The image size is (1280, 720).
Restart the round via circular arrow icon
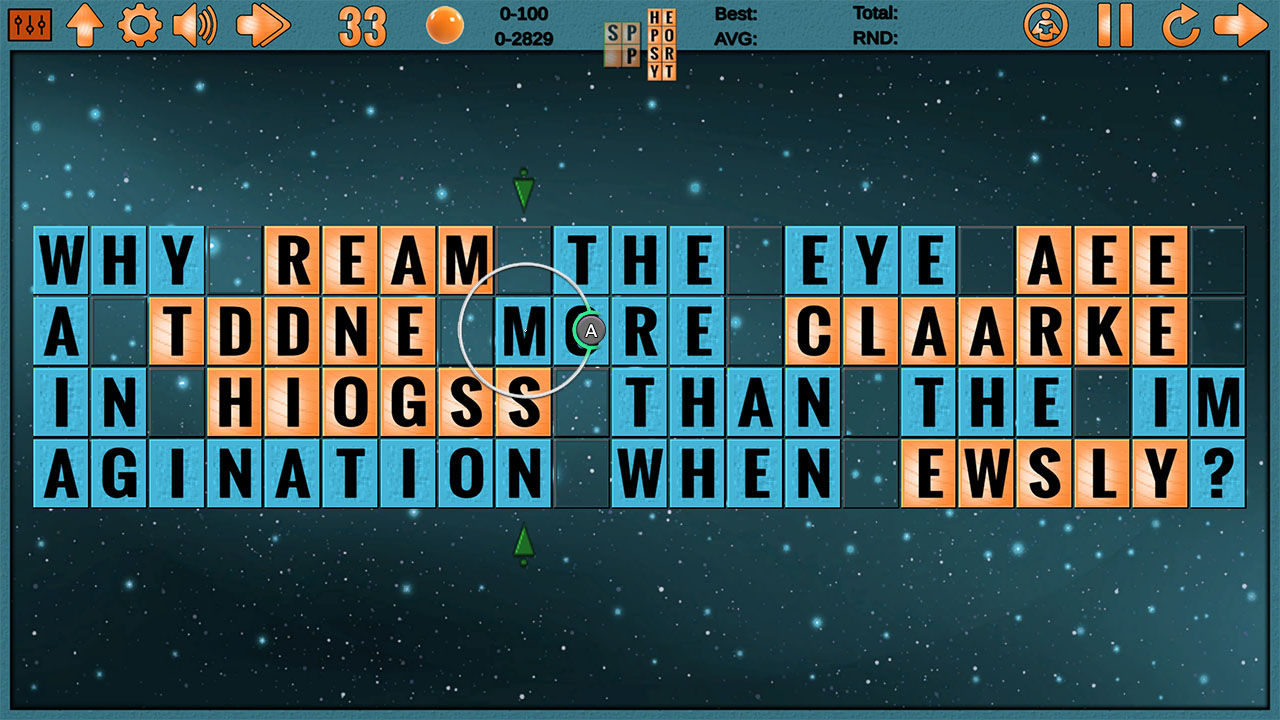click(1182, 25)
